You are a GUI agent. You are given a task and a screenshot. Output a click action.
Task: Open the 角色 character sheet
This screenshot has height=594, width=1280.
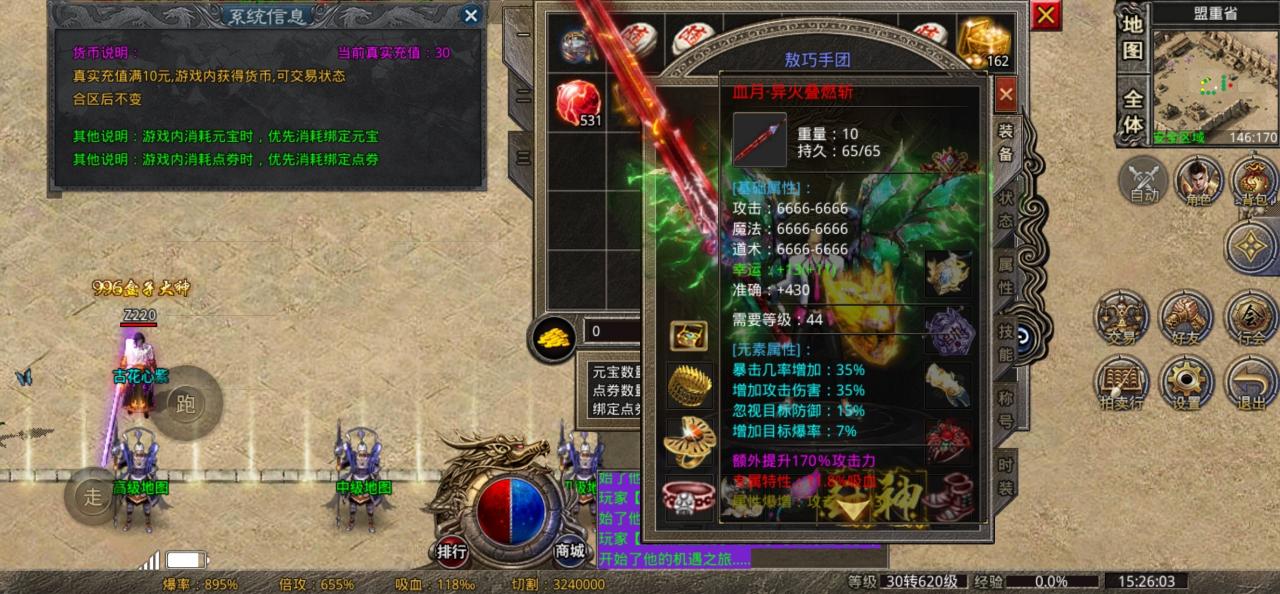(1199, 181)
